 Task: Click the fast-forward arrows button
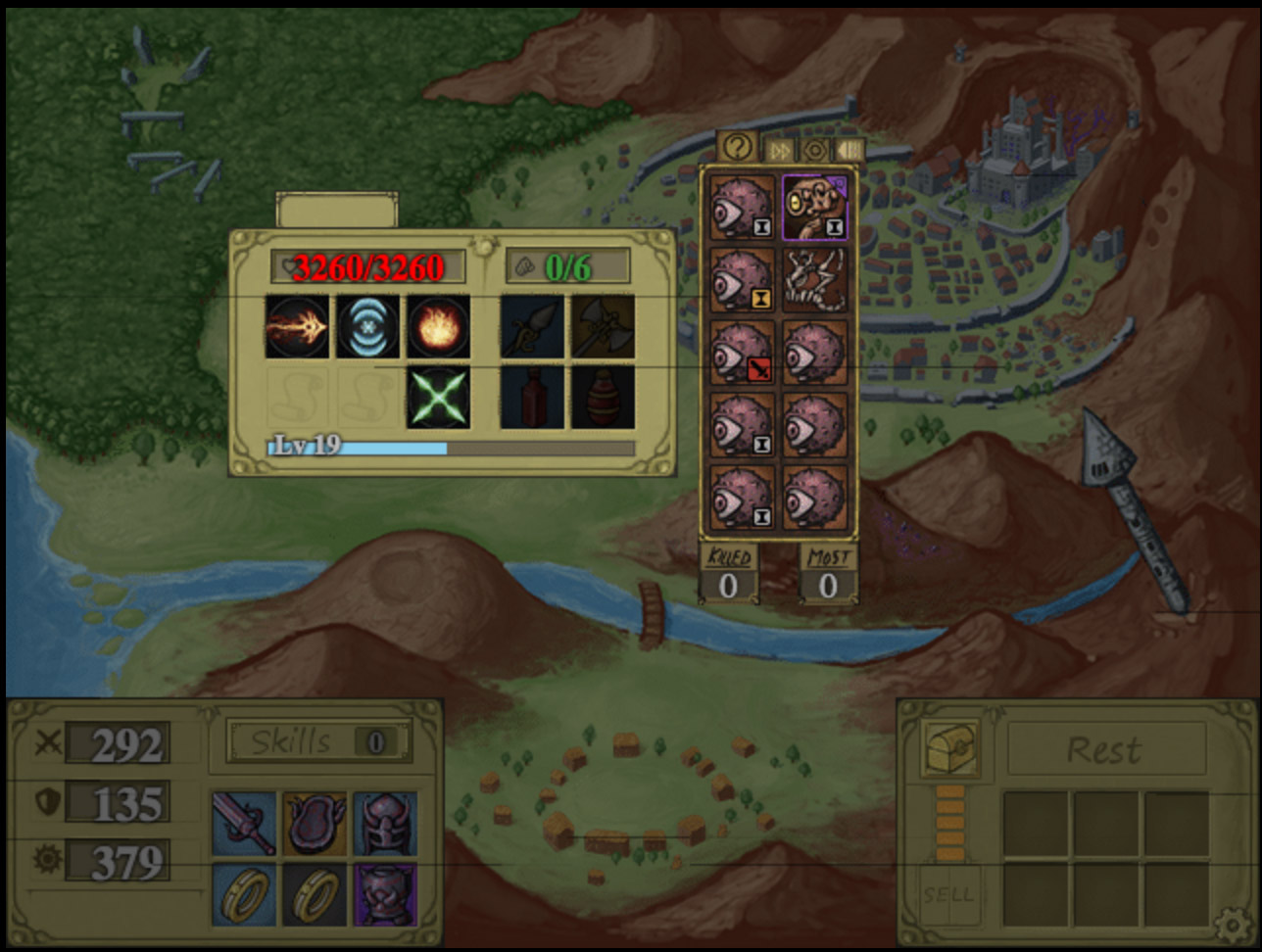pyautogui.click(x=779, y=149)
